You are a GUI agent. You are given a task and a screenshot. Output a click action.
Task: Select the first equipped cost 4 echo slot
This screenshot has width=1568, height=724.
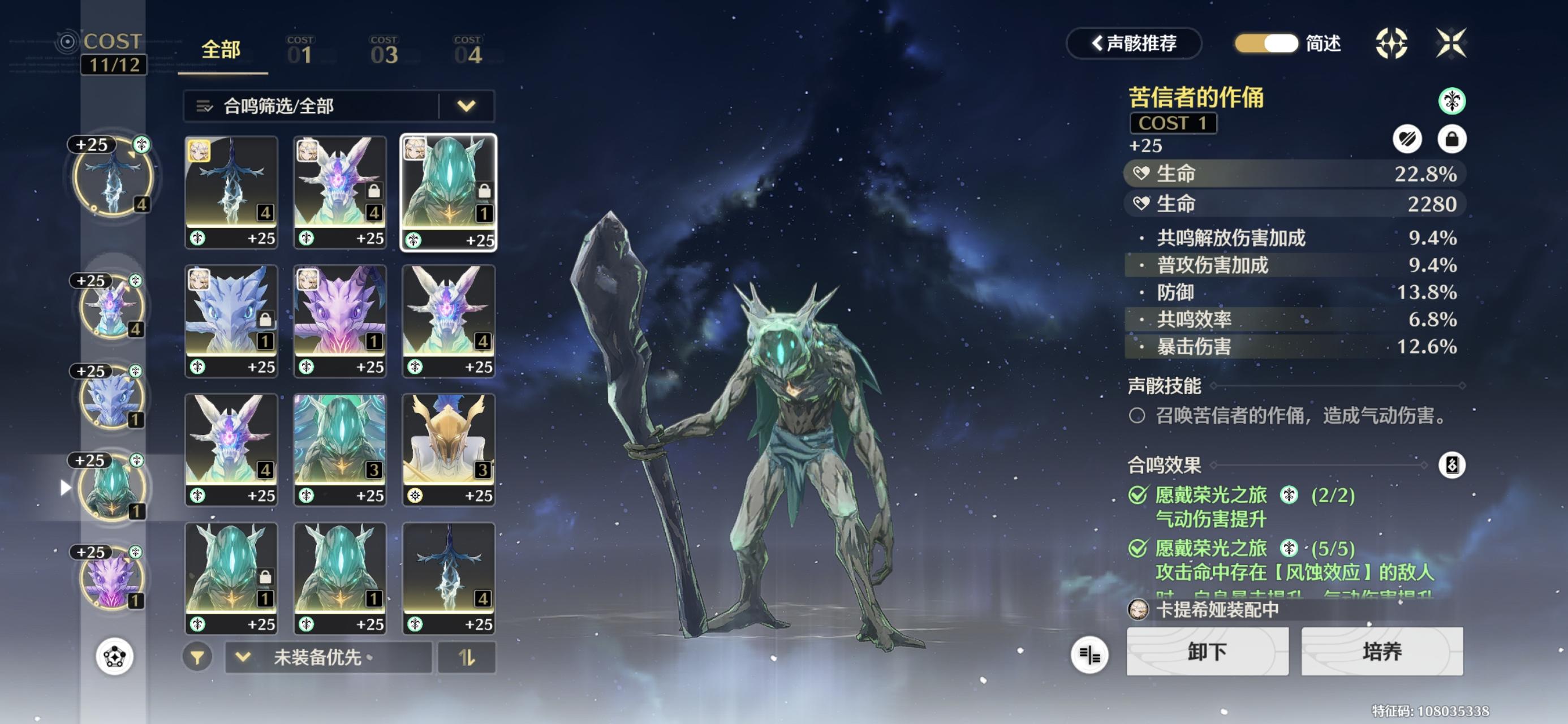click(113, 177)
